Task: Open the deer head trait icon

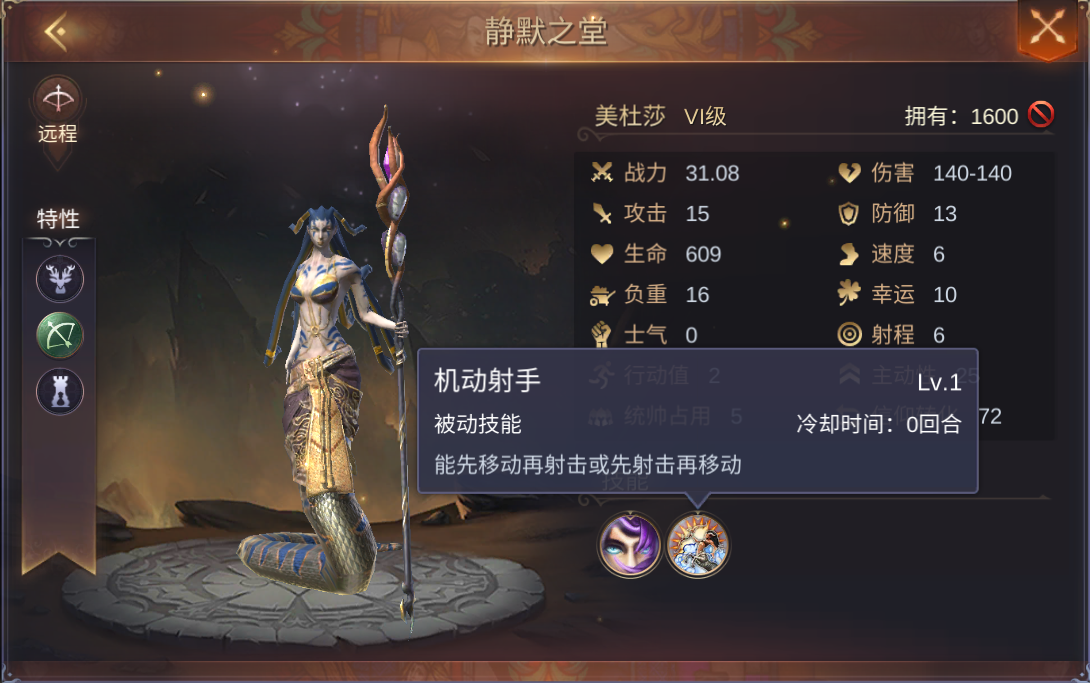Action: click(60, 279)
